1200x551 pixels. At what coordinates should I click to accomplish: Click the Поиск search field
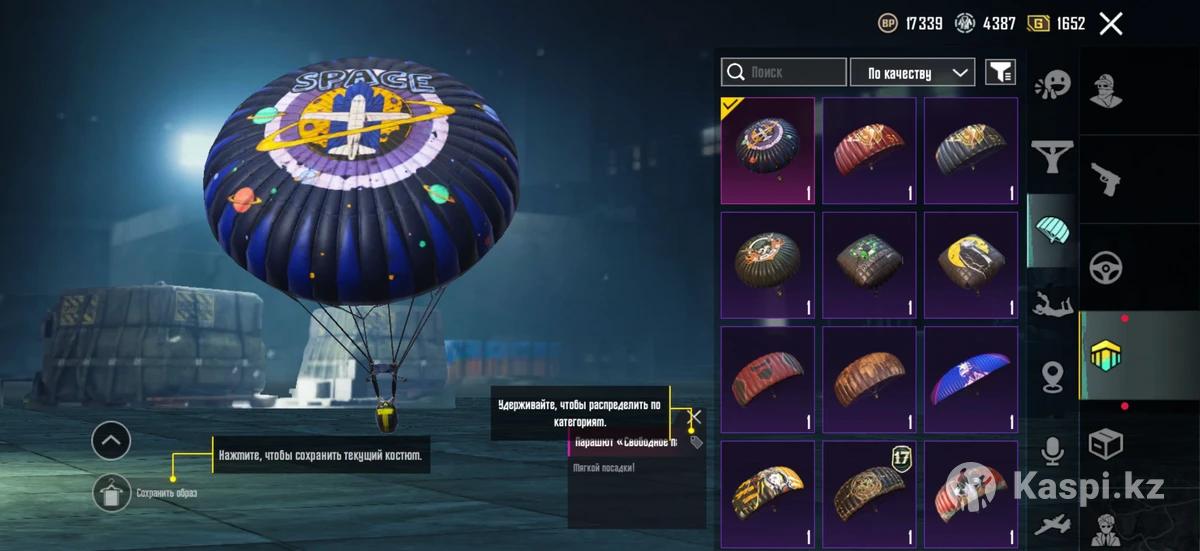coord(784,73)
